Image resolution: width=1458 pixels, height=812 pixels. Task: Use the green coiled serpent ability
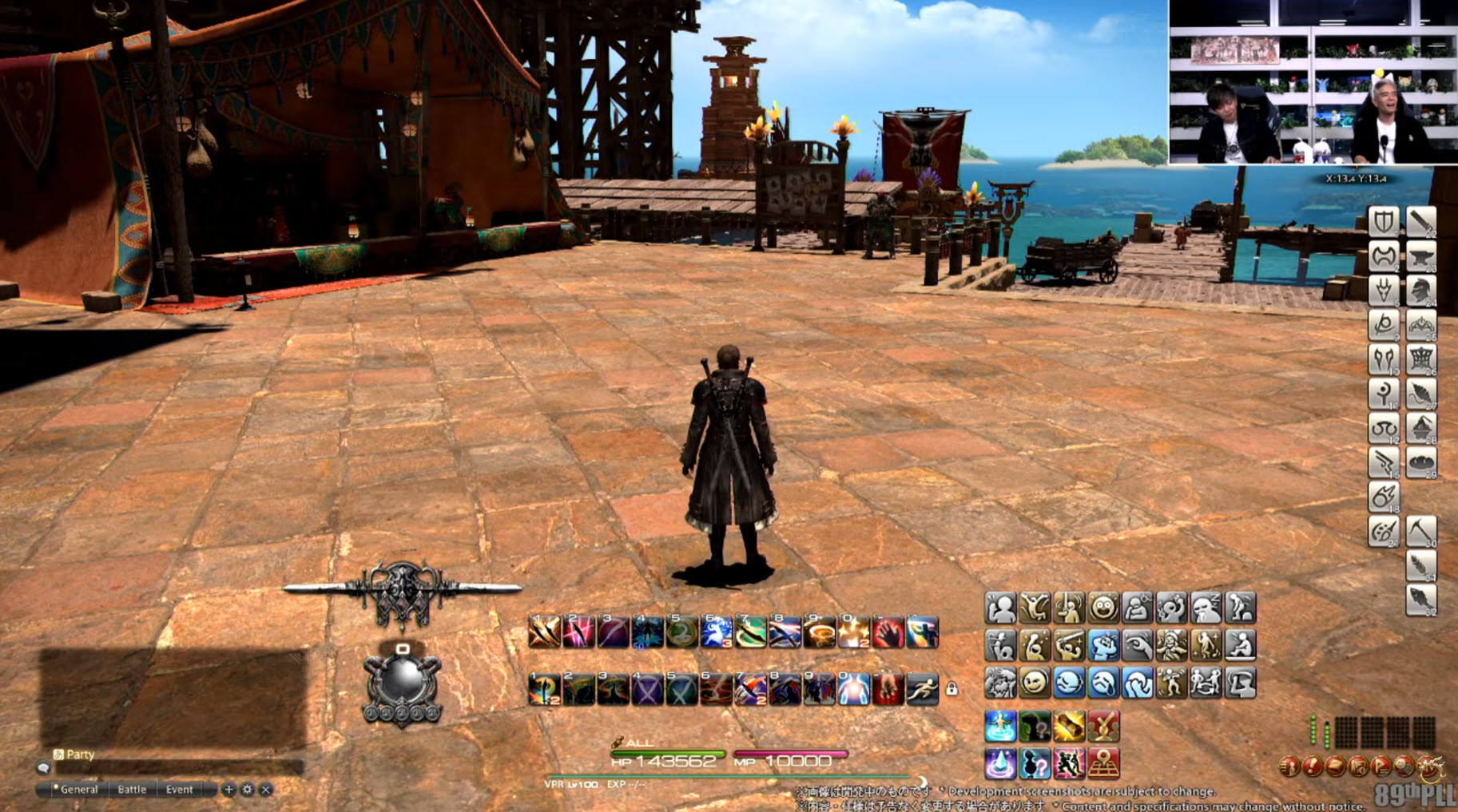tap(681, 633)
